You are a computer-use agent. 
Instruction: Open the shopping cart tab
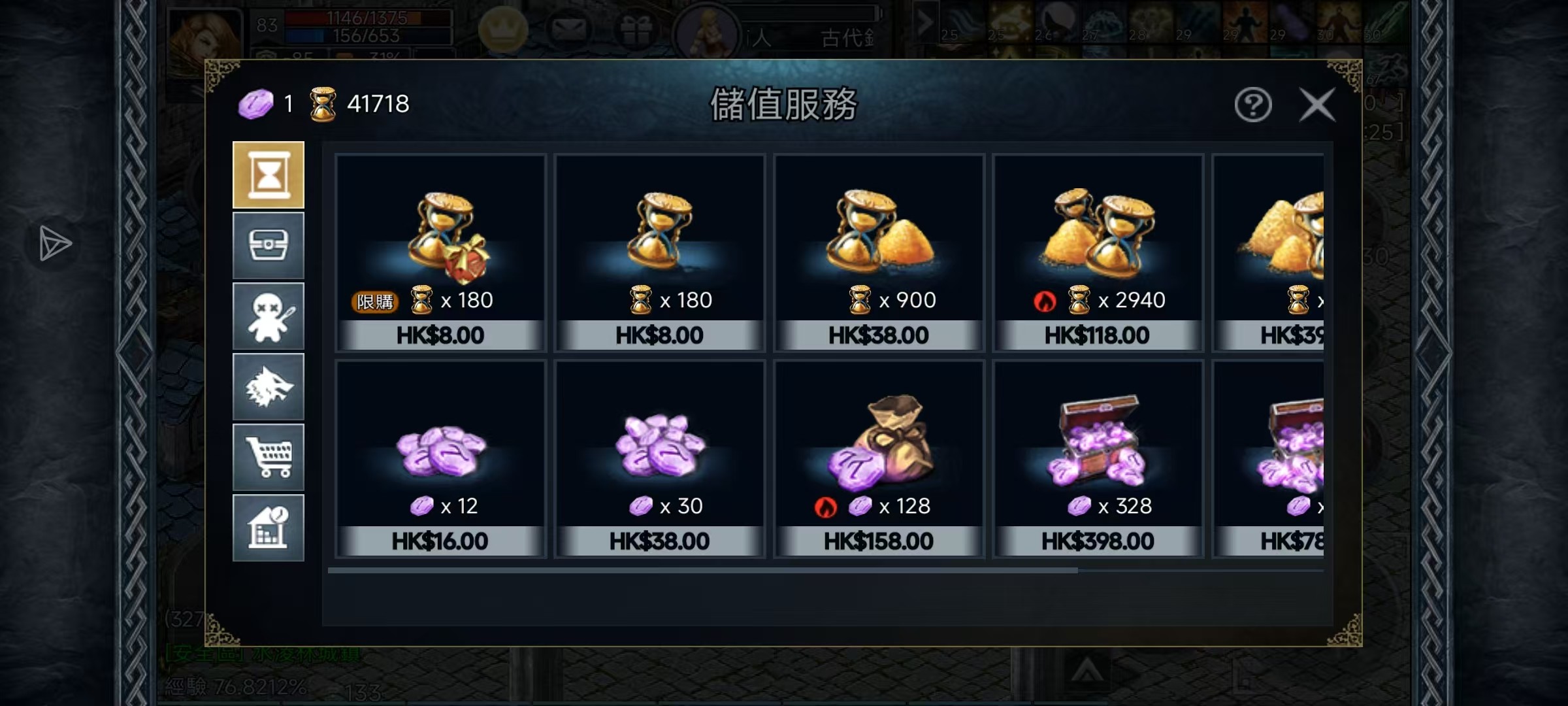pos(269,458)
